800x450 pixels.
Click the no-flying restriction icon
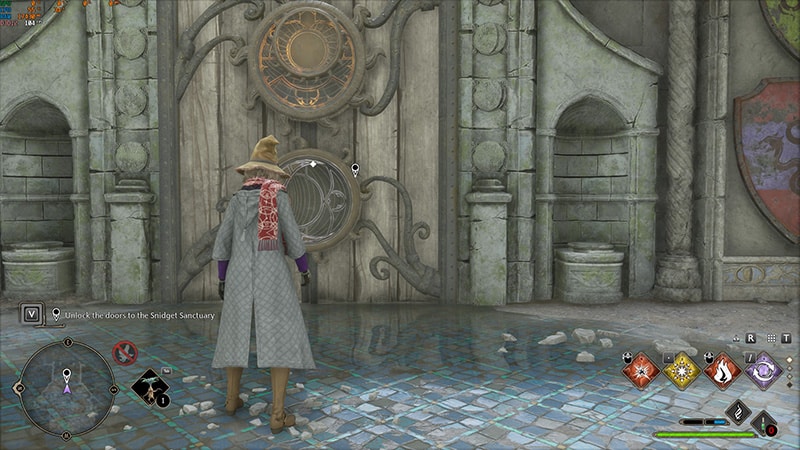coord(124,352)
